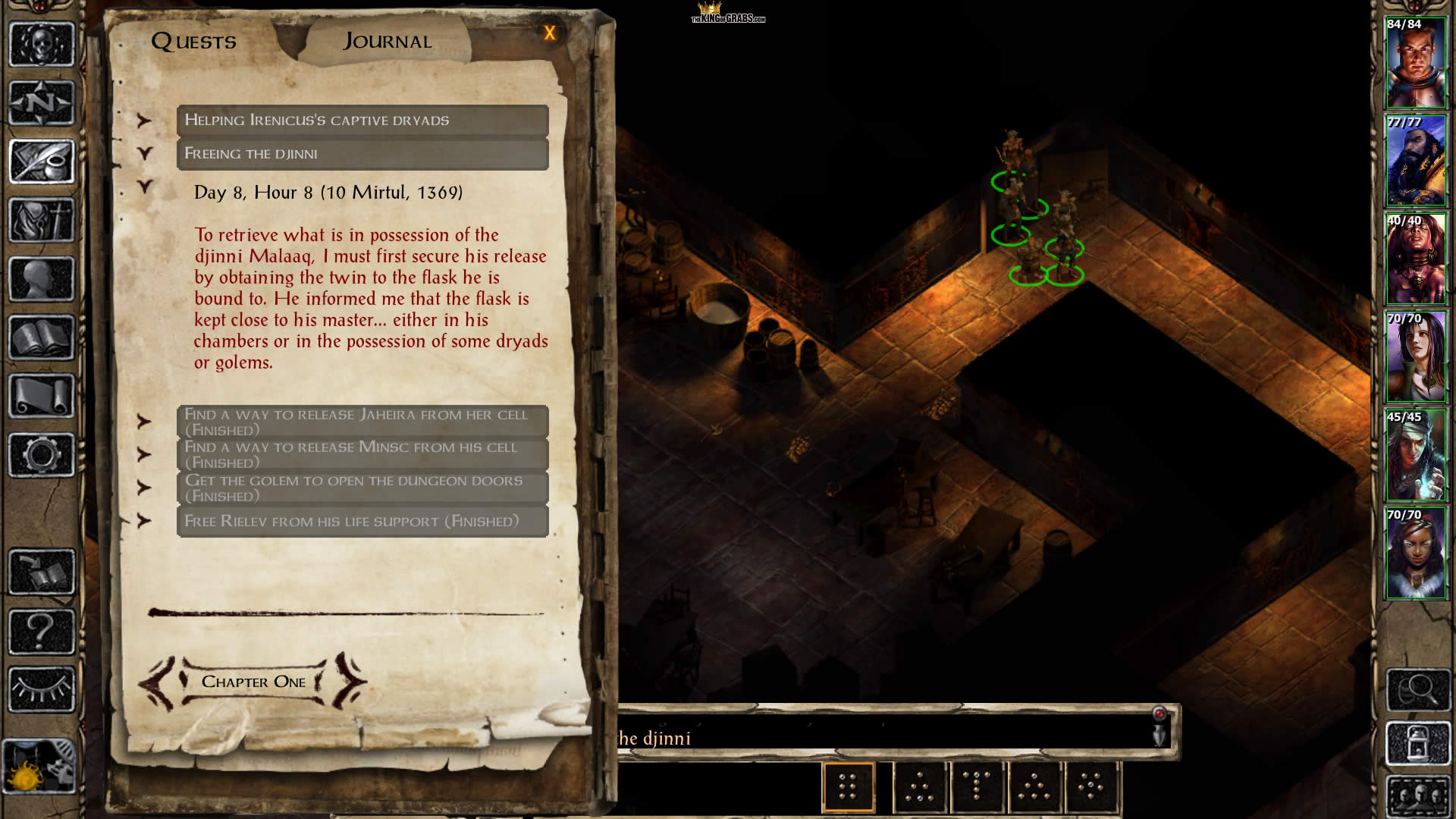Viewport: 1456px width, 819px height.
Task: Choose the leftmost party formation button
Action: click(x=848, y=787)
